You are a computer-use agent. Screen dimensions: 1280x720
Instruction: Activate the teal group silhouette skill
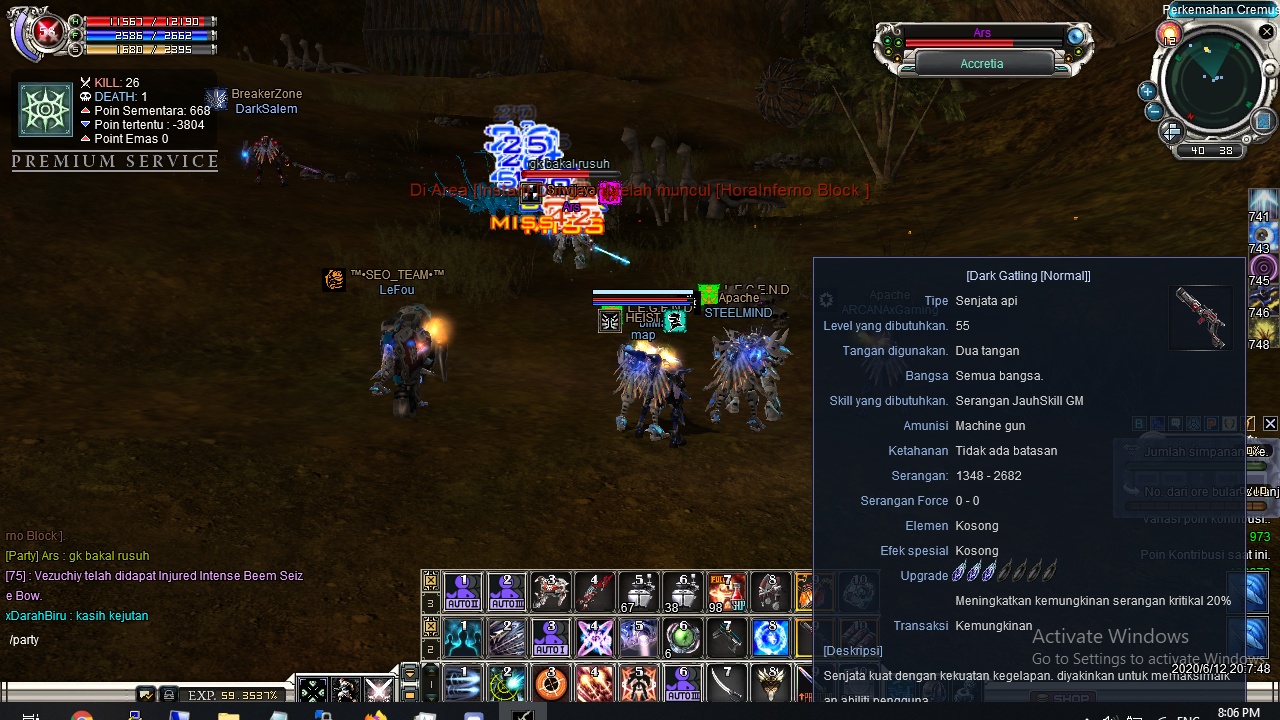click(x=463, y=637)
